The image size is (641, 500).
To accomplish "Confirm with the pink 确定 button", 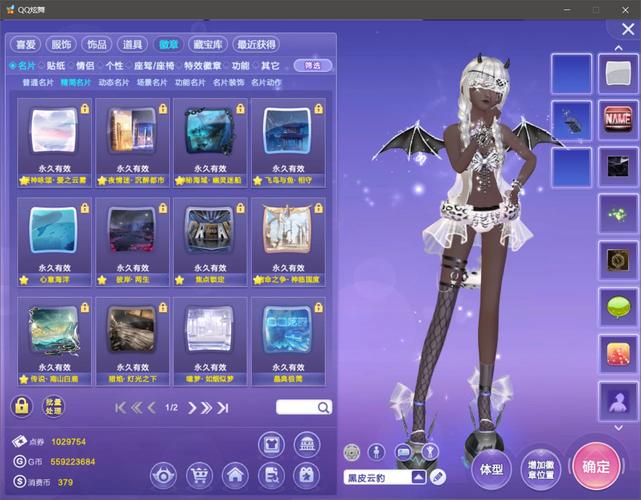I will coord(596,466).
